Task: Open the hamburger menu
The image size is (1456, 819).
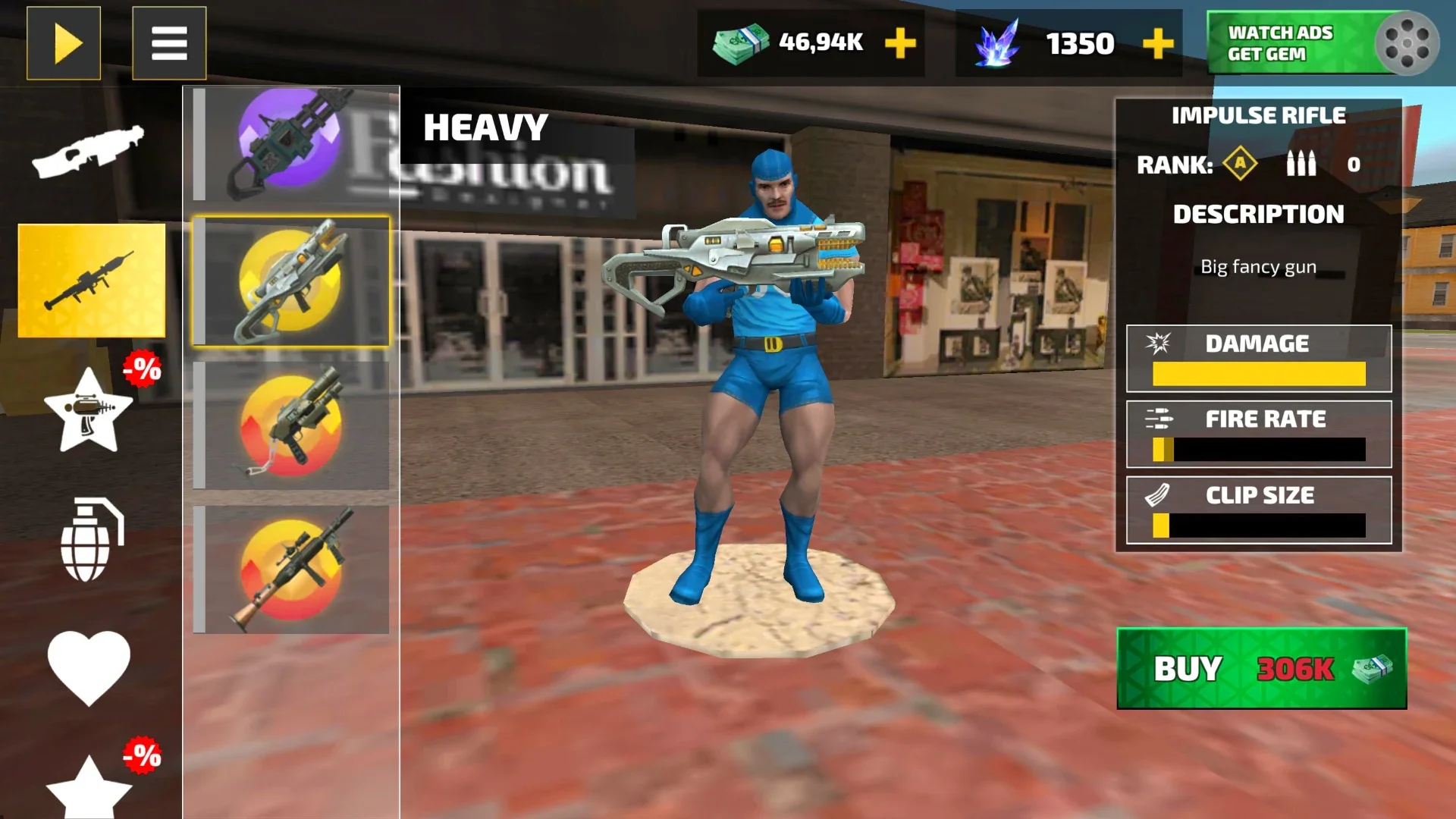Action: (169, 43)
